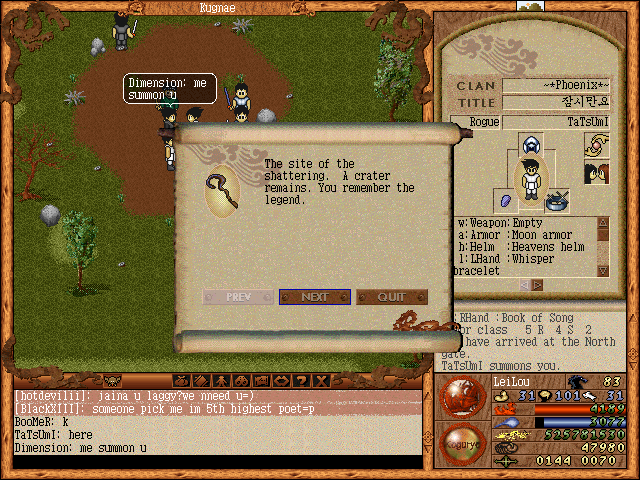Screen dimensions: 640x480
Task: Open the bag icon in the toolbar
Action: coord(182,380)
